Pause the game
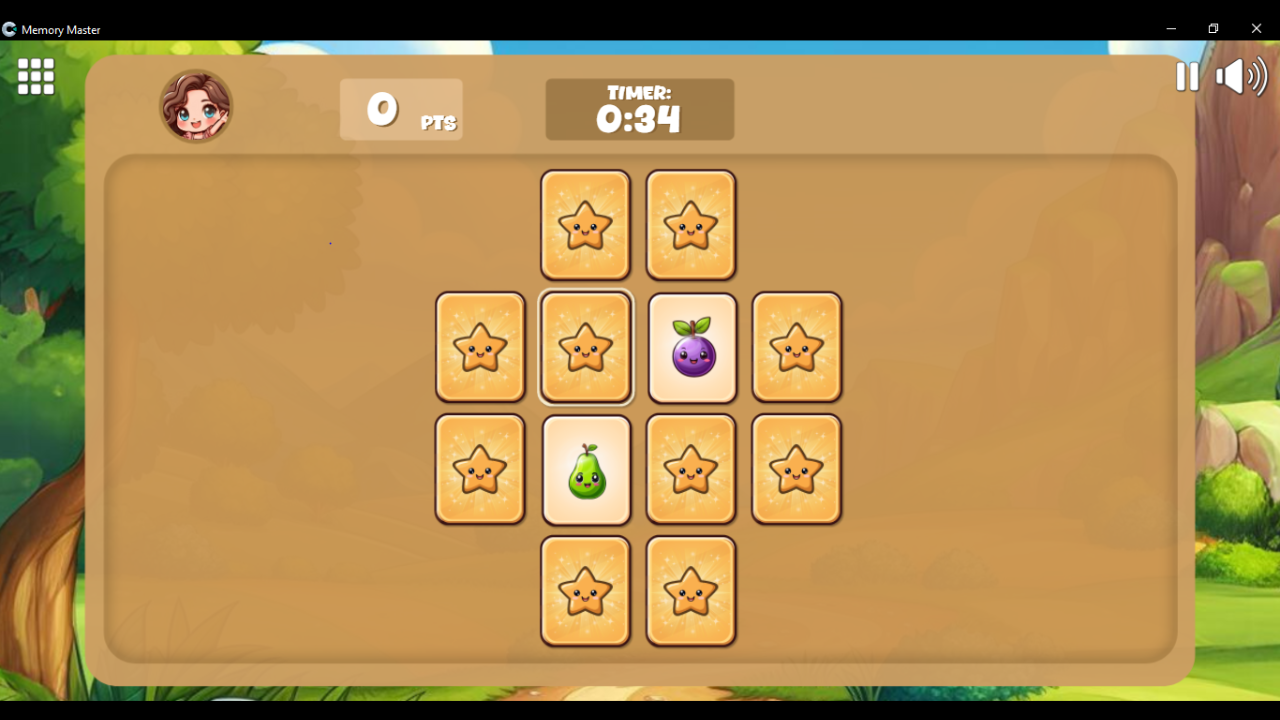The image size is (1280, 720). pos(1186,77)
